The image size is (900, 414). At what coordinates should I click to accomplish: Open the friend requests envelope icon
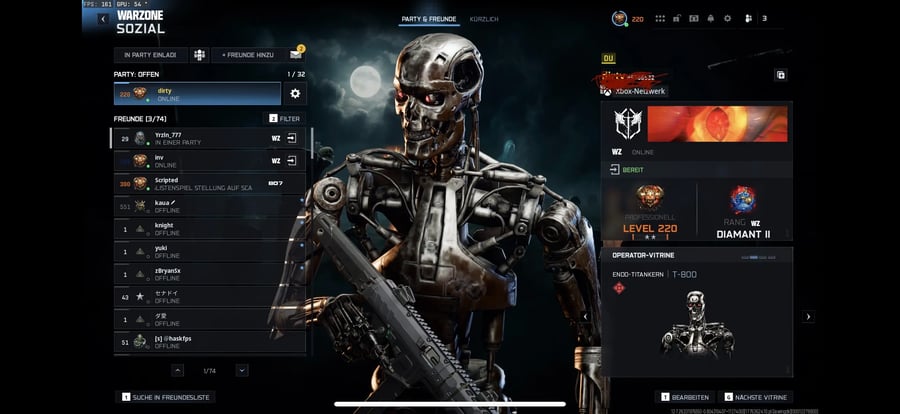coord(296,54)
